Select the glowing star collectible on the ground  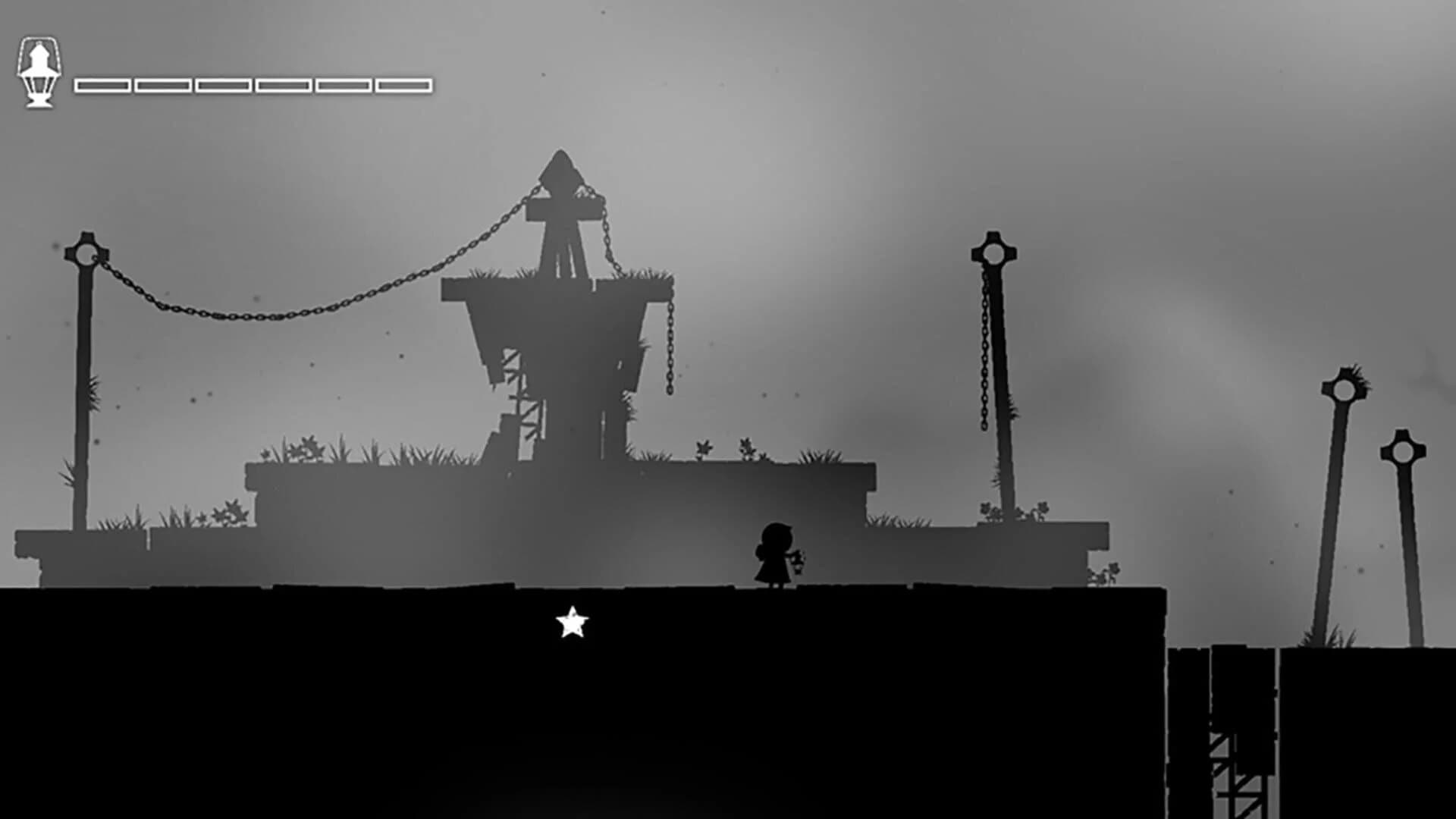[571, 623]
